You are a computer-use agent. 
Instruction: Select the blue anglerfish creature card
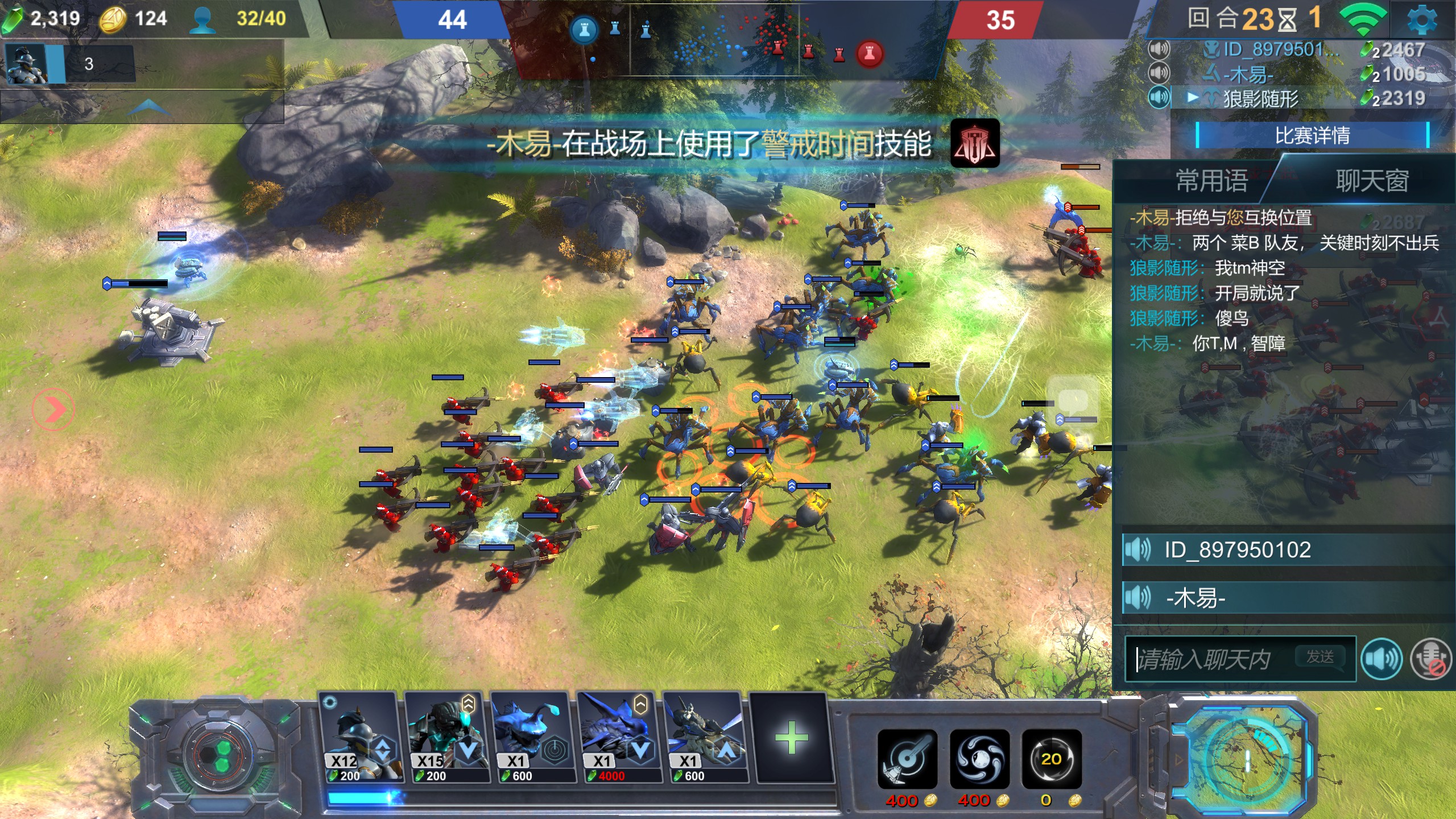coord(532,738)
